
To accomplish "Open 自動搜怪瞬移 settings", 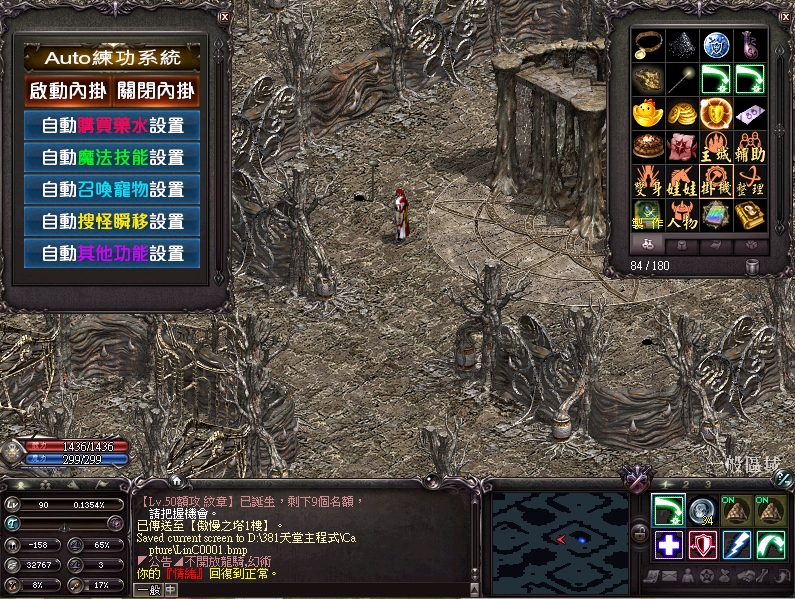I will tap(112, 221).
